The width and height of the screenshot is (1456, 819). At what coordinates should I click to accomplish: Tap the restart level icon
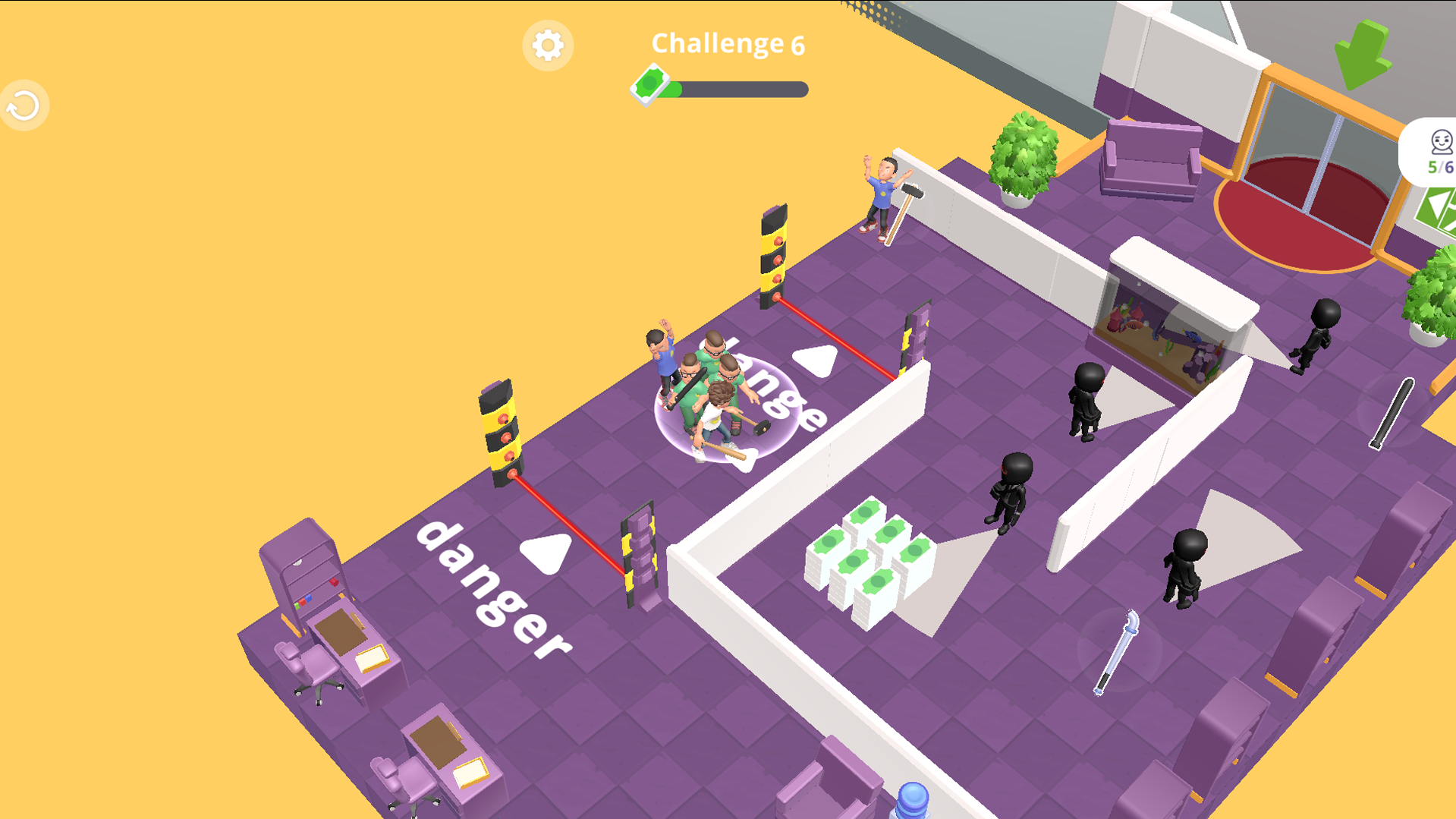point(23,105)
